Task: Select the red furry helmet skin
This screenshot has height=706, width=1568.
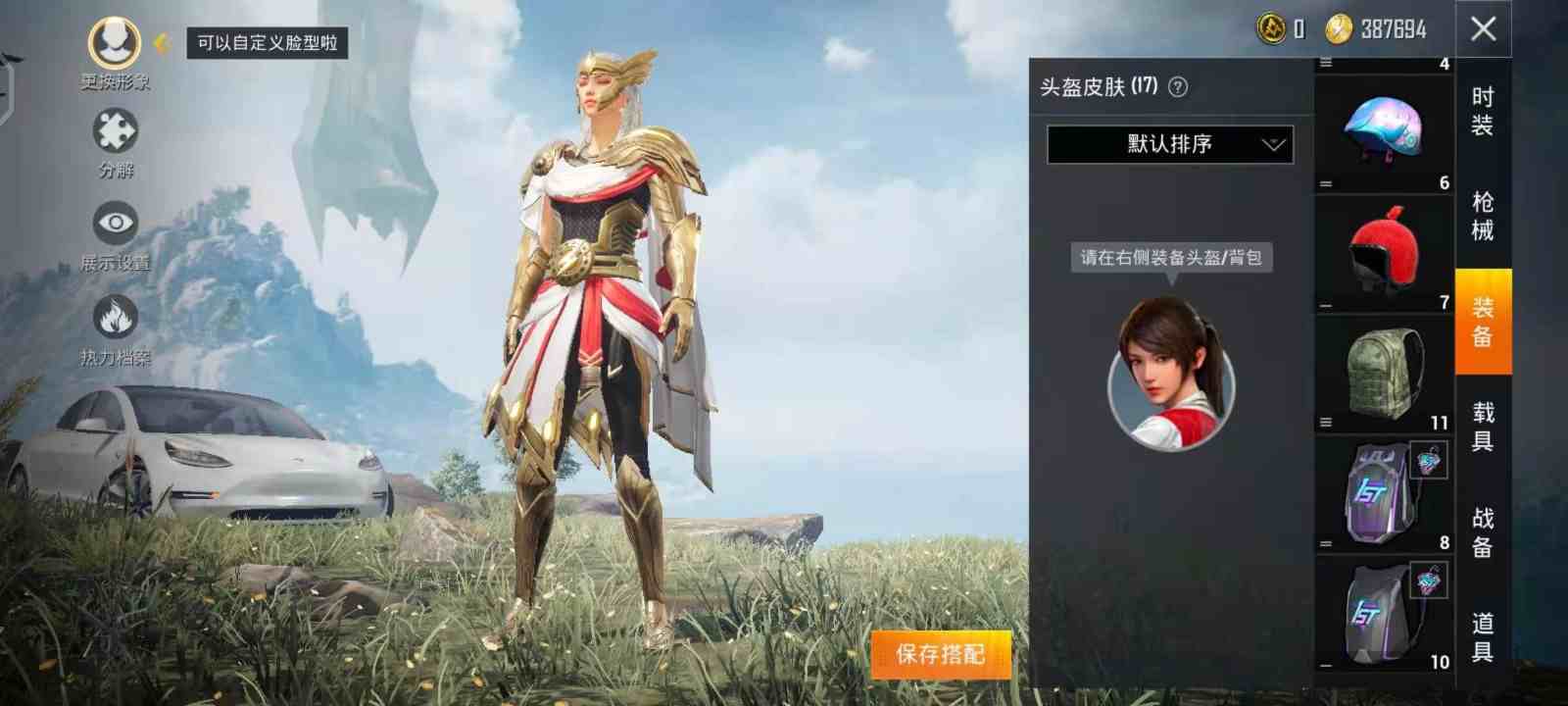Action: [x=1382, y=247]
